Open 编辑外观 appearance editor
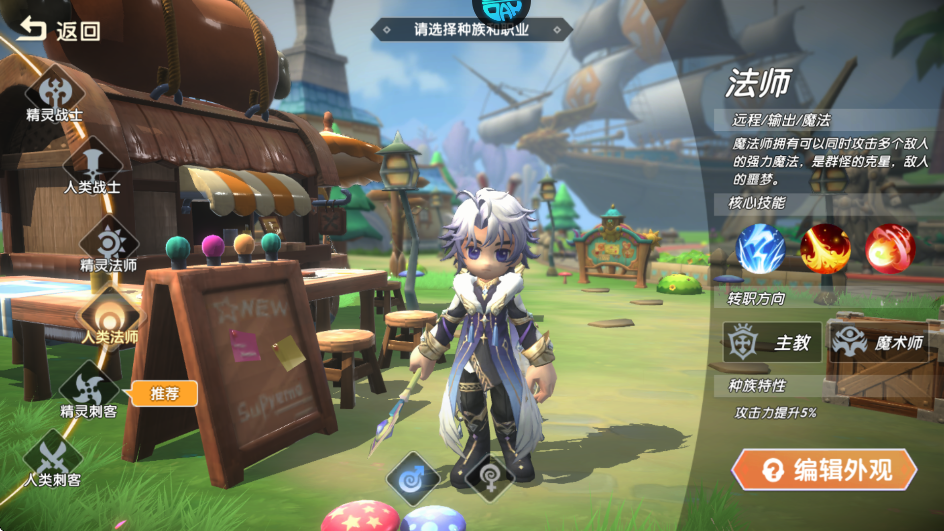 coord(824,469)
